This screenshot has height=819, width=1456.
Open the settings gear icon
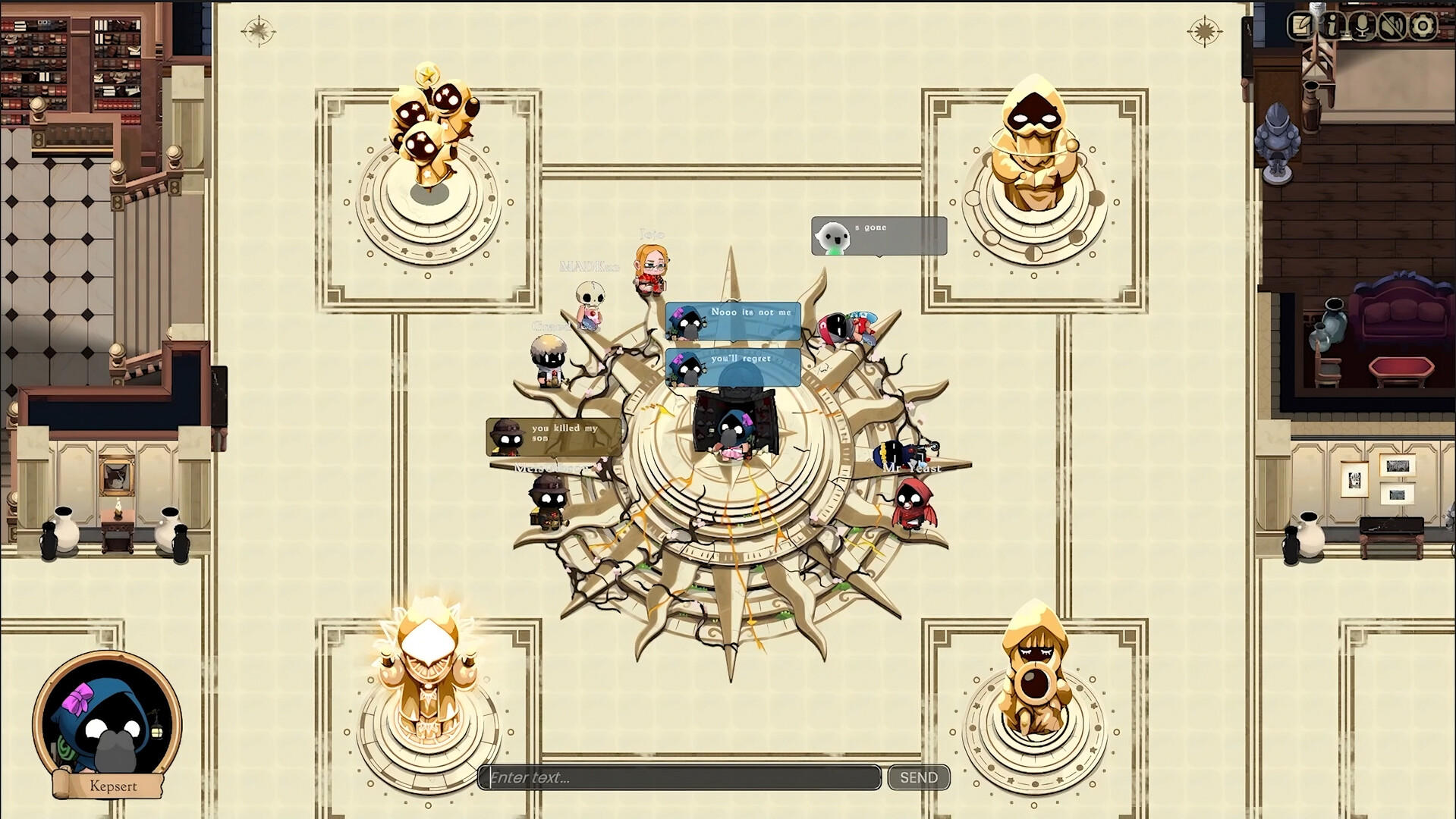pos(1420,25)
